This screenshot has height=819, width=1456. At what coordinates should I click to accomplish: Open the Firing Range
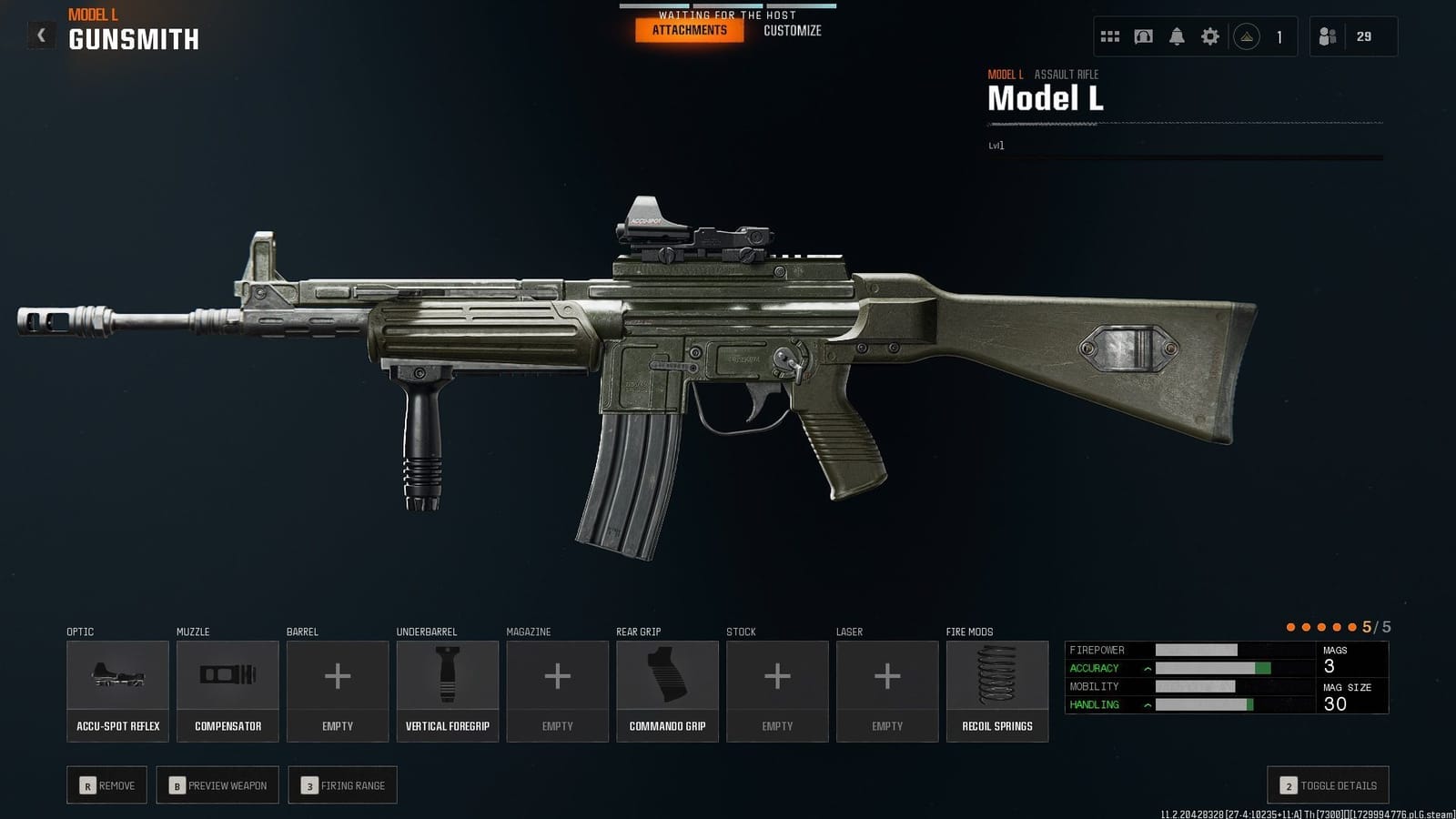click(x=342, y=784)
